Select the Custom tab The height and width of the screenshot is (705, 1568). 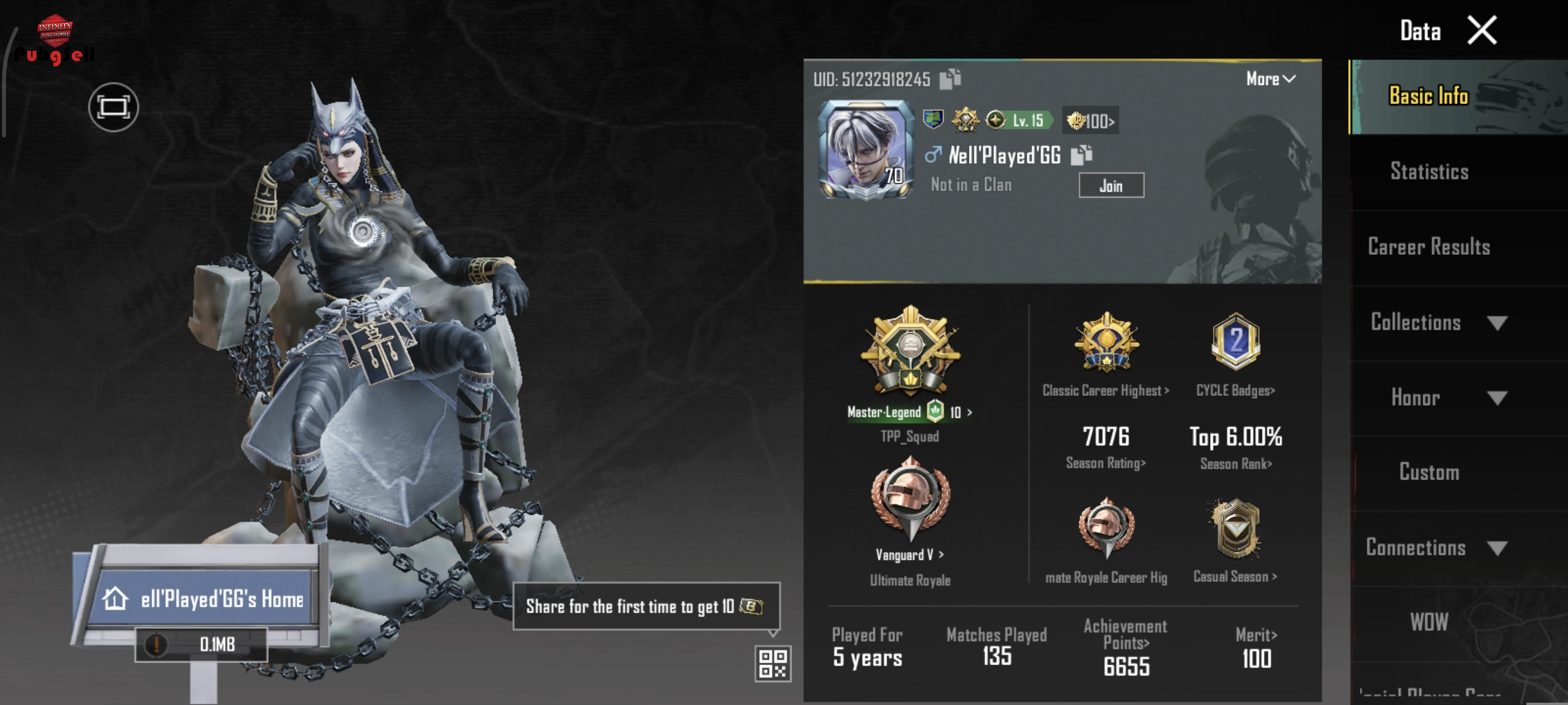pos(1429,473)
